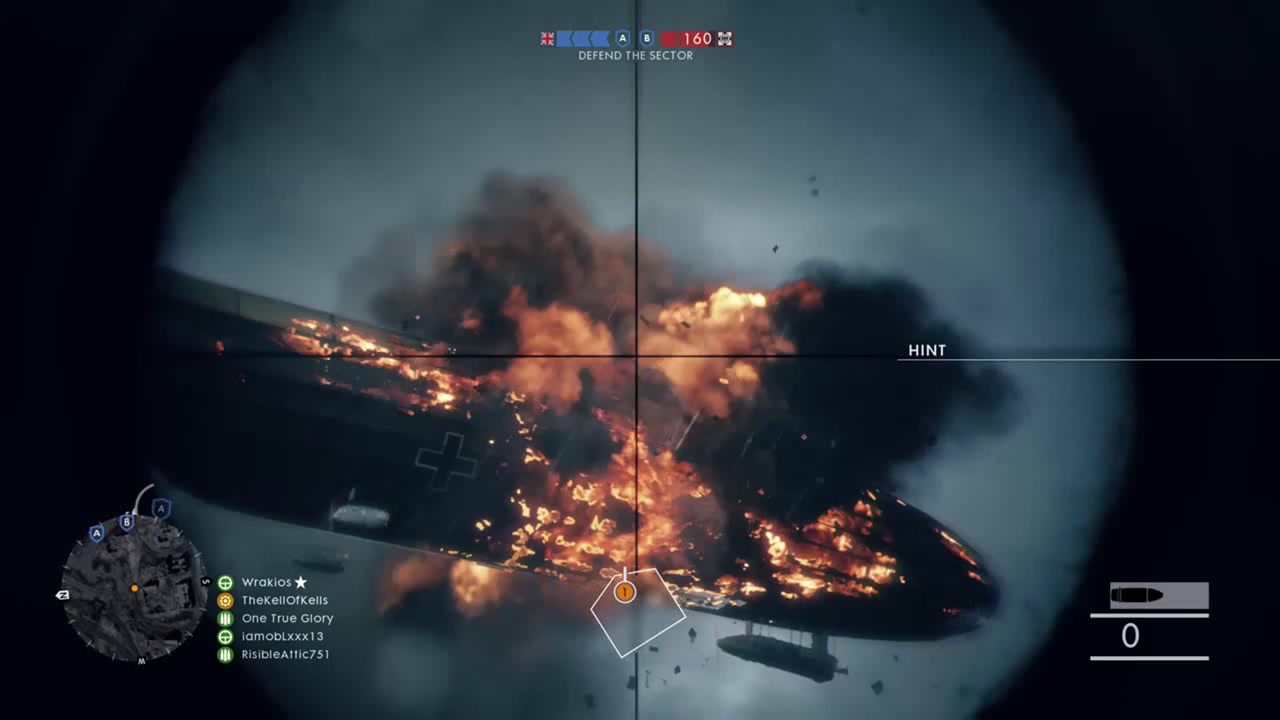The image size is (1280, 720).
Task: Click objective A flag in top scoreboard
Action: [x=623, y=39]
